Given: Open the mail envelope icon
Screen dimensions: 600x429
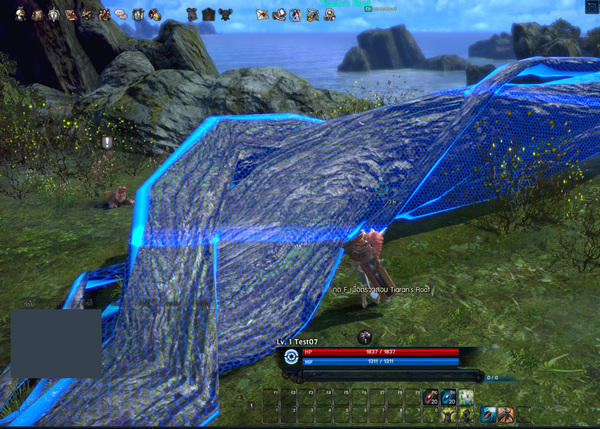Looking at the screenshot, I should pos(262,14).
